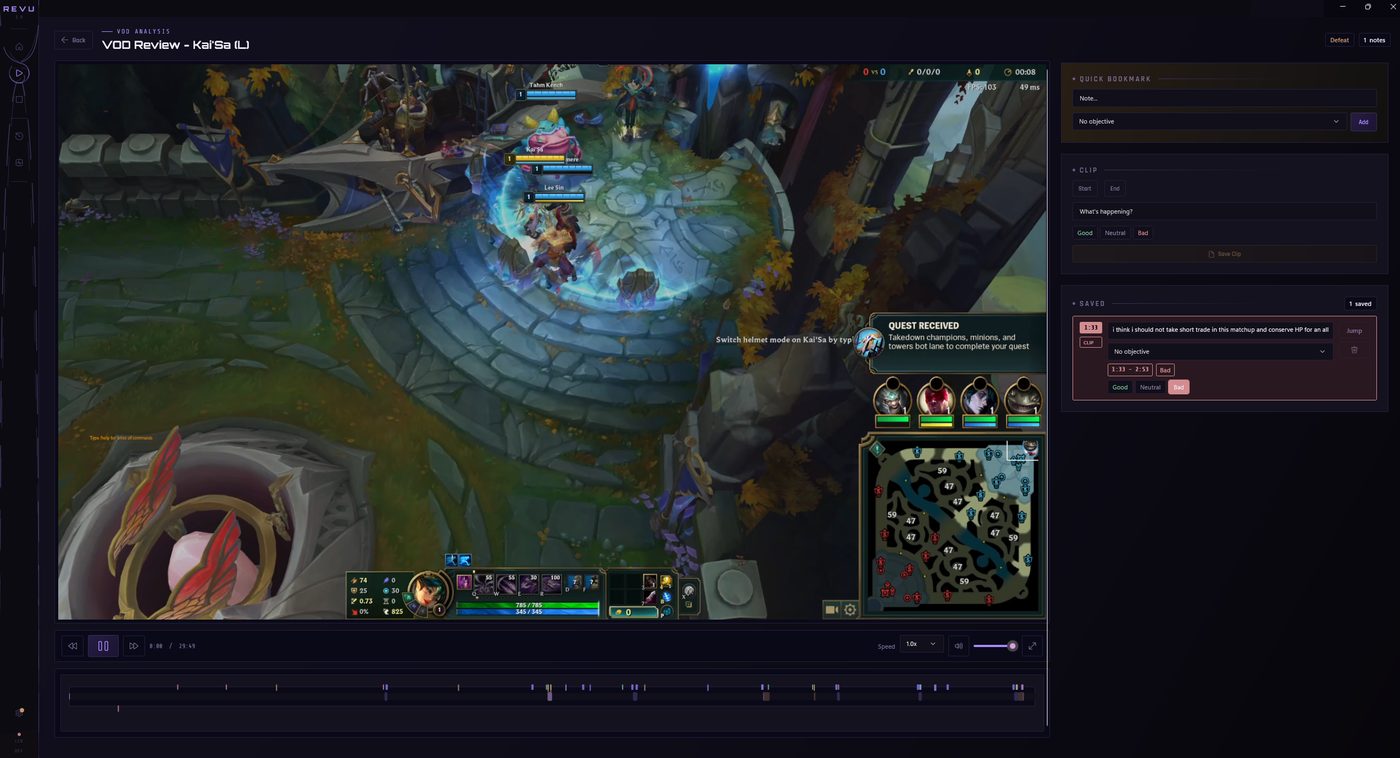Select the history icon in the sidebar
The height and width of the screenshot is (758, 1400).
coord(18,136)
